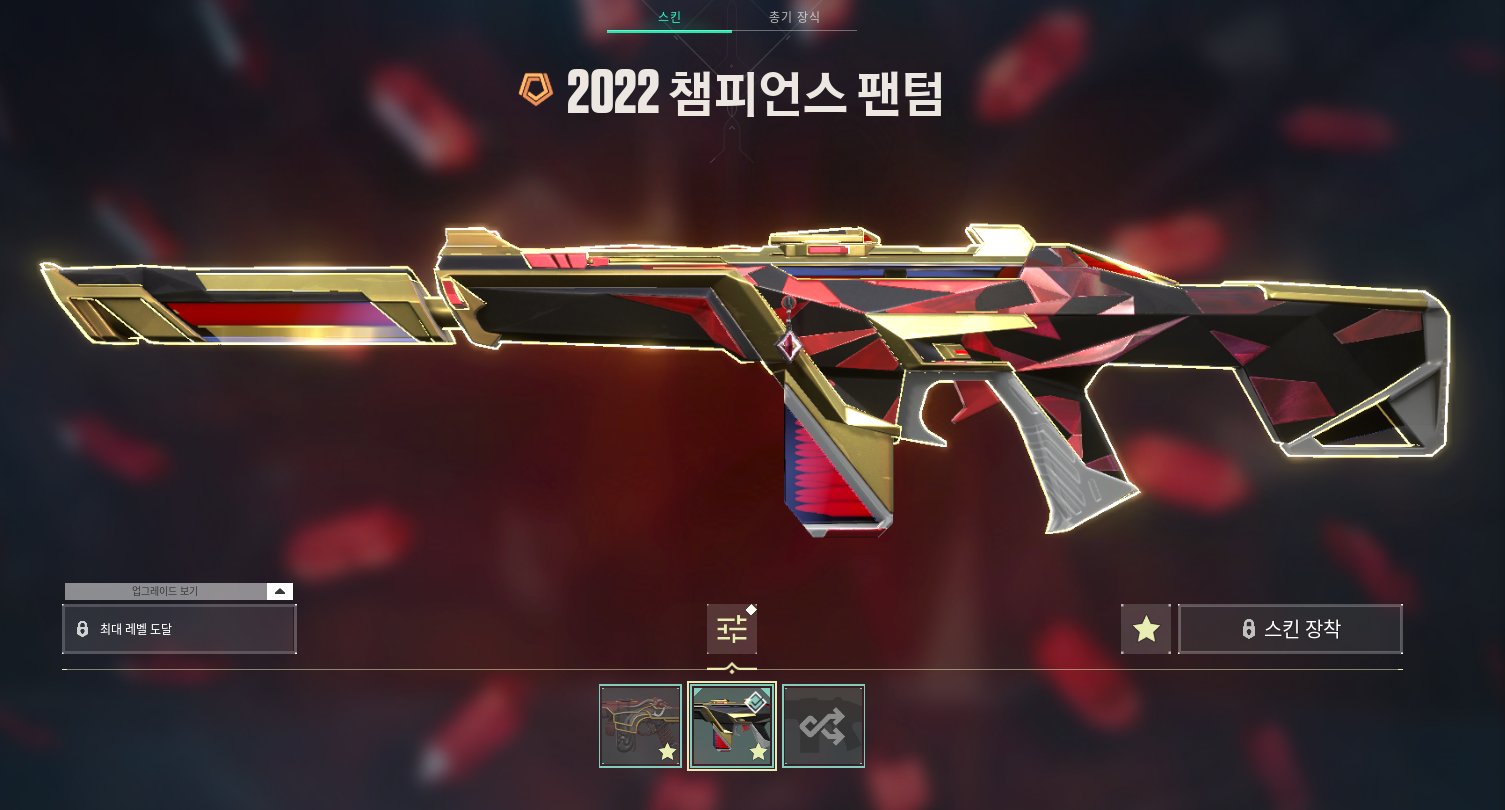Click the 최대 레벨 도달 button

pos(179,629)
